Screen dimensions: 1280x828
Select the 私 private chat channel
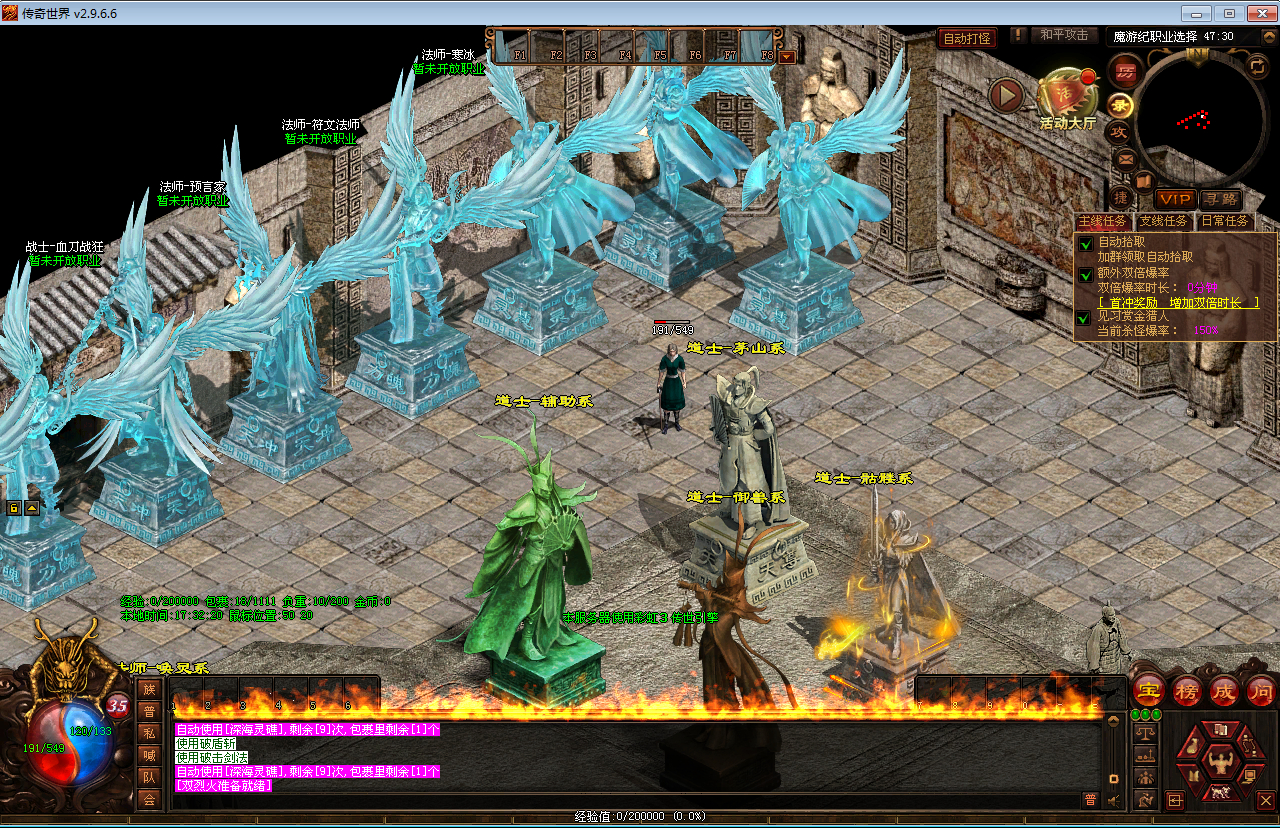[x=149, y=733]
